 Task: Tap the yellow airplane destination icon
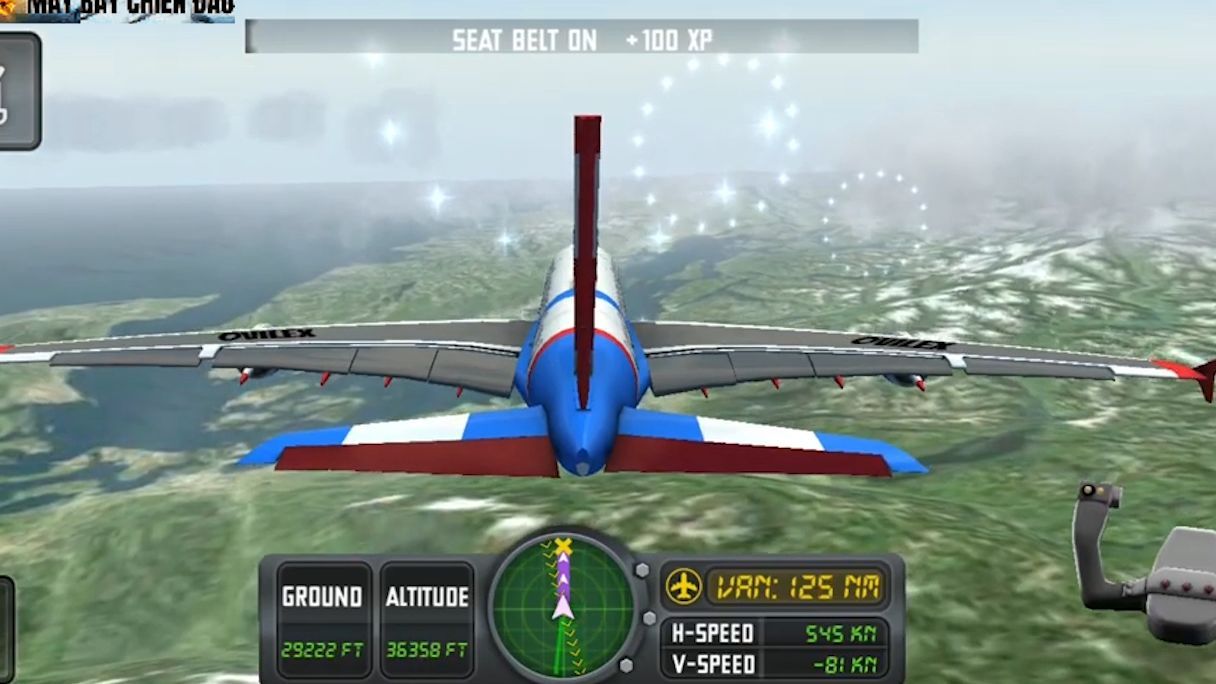pos(684,586)
